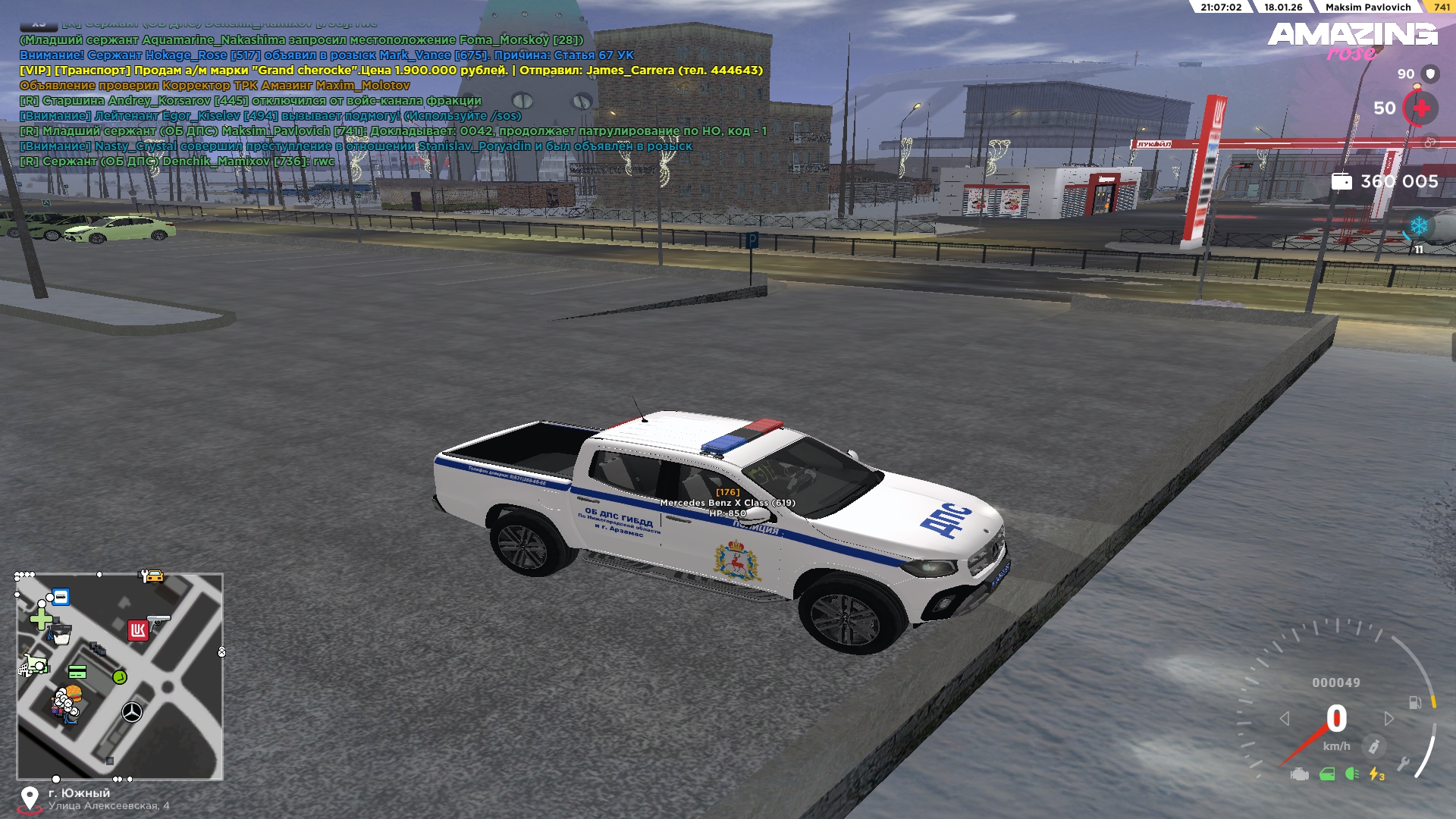Click the wallet icon beside 360 005
The height and width of the screenshot is (819, 1456).
[1341, 182]
